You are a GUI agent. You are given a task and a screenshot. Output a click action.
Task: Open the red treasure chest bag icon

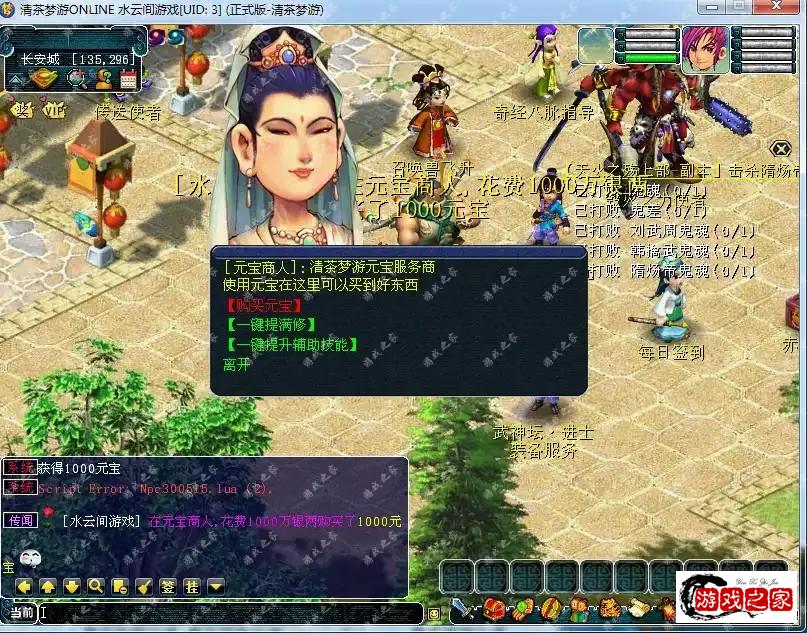coord(493,607)
